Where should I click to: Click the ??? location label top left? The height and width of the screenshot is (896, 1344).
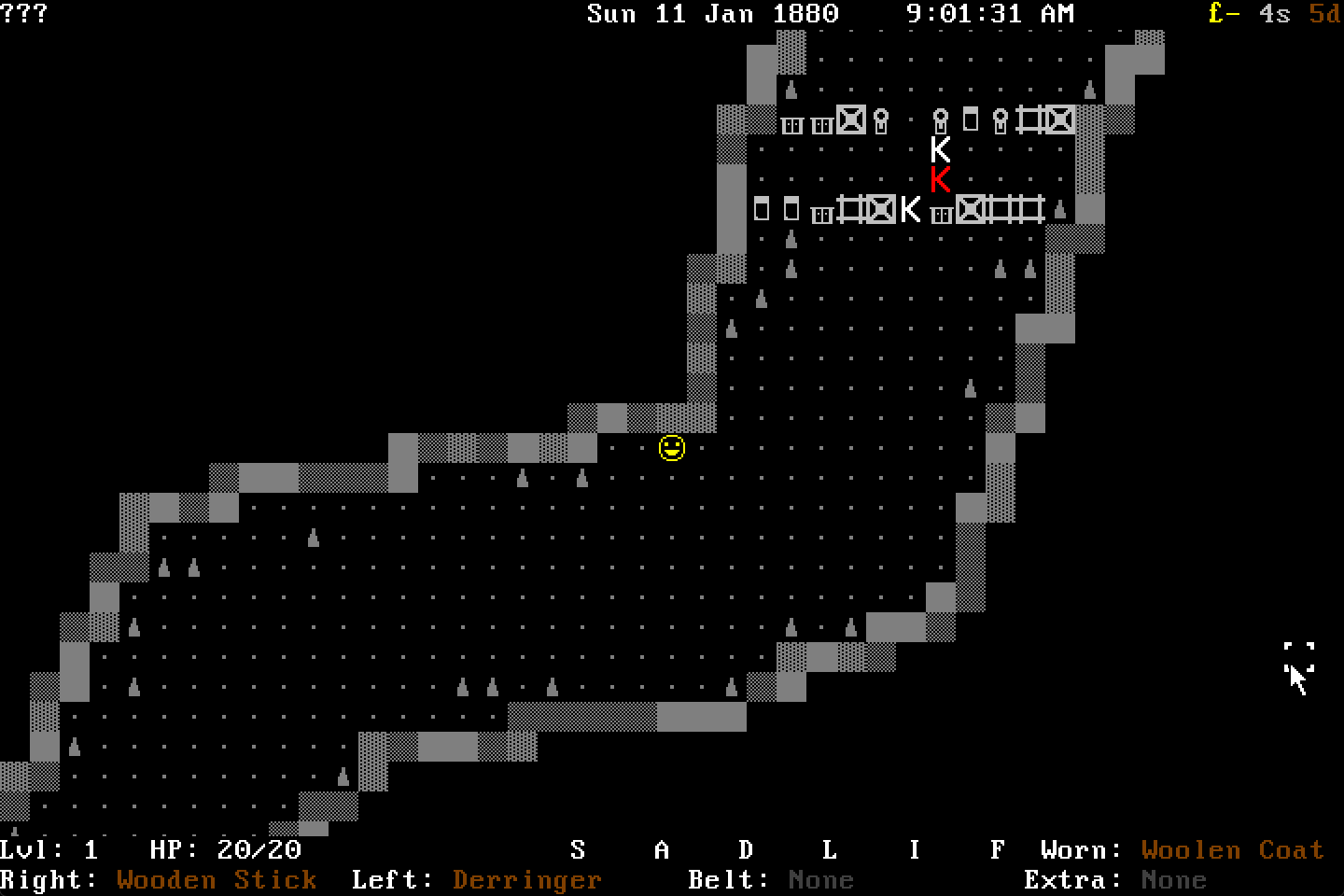[22, 14]
